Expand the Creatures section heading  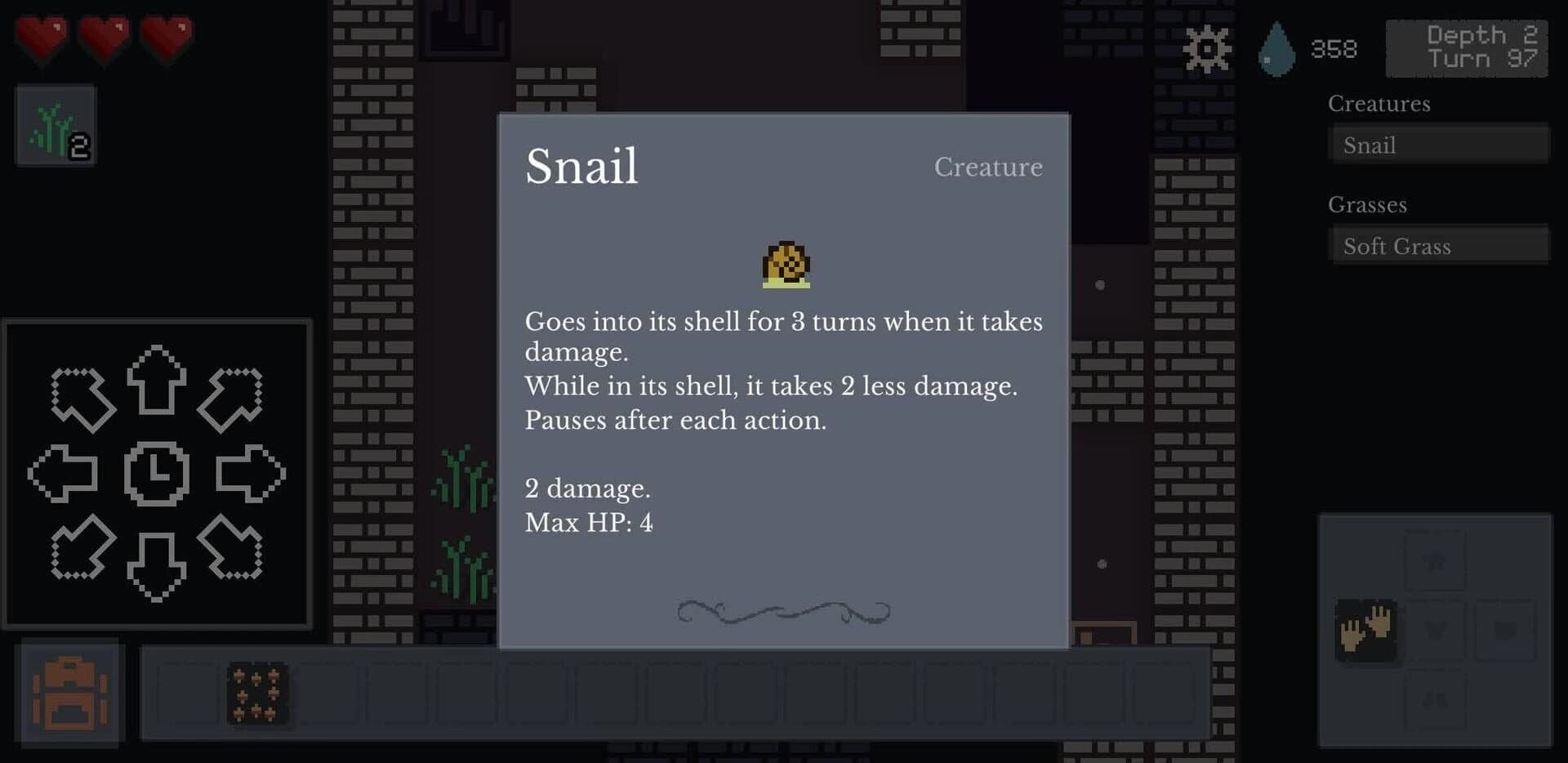pyautogui.click(x=1380, y=104)
